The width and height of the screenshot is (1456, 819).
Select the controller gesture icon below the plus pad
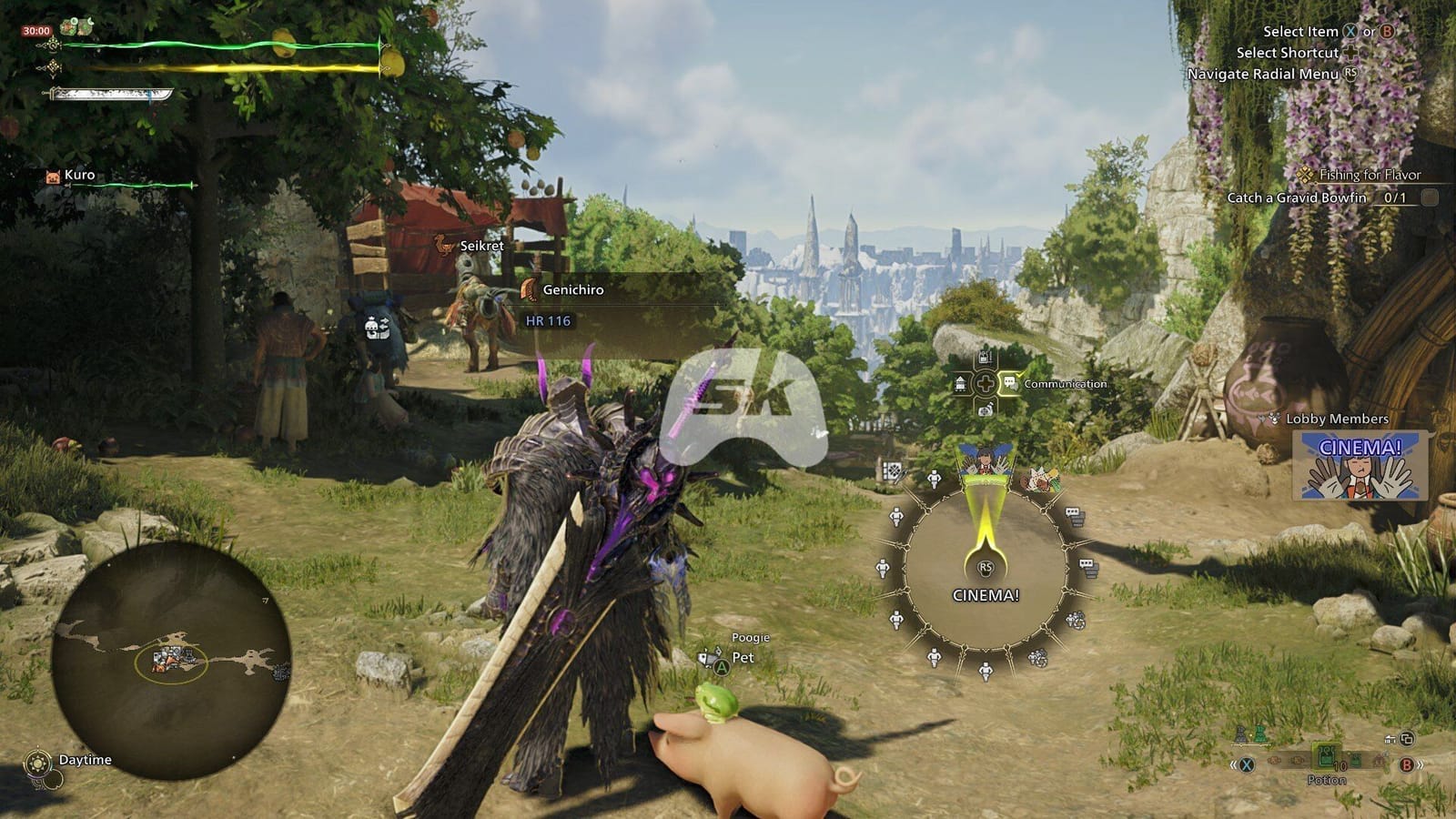point(986,410)
